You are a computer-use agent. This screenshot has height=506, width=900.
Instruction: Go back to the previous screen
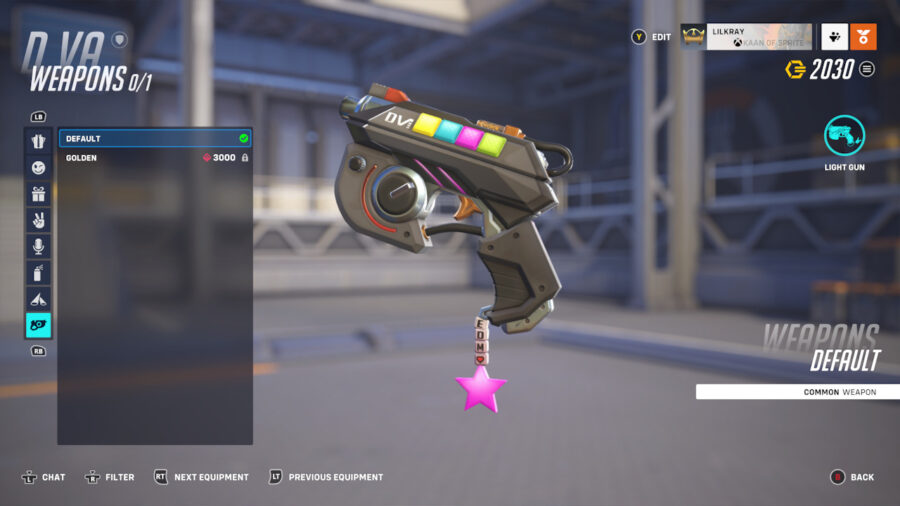point(853,477)
